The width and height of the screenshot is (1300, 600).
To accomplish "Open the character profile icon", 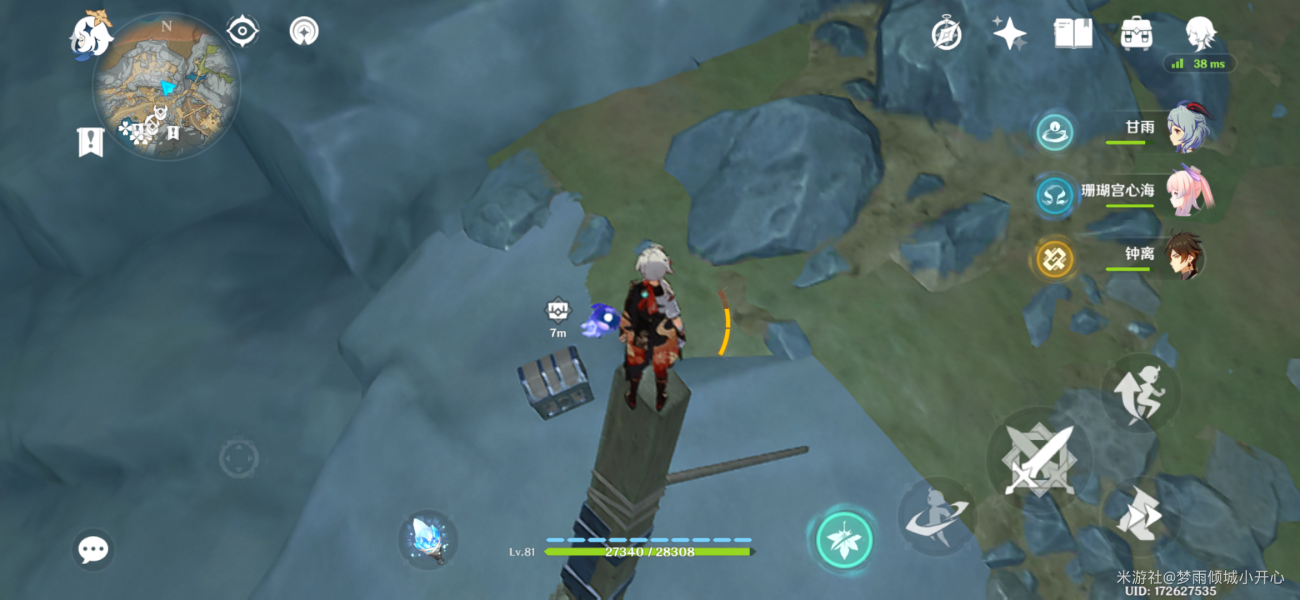I will (x=1199, y=33).
